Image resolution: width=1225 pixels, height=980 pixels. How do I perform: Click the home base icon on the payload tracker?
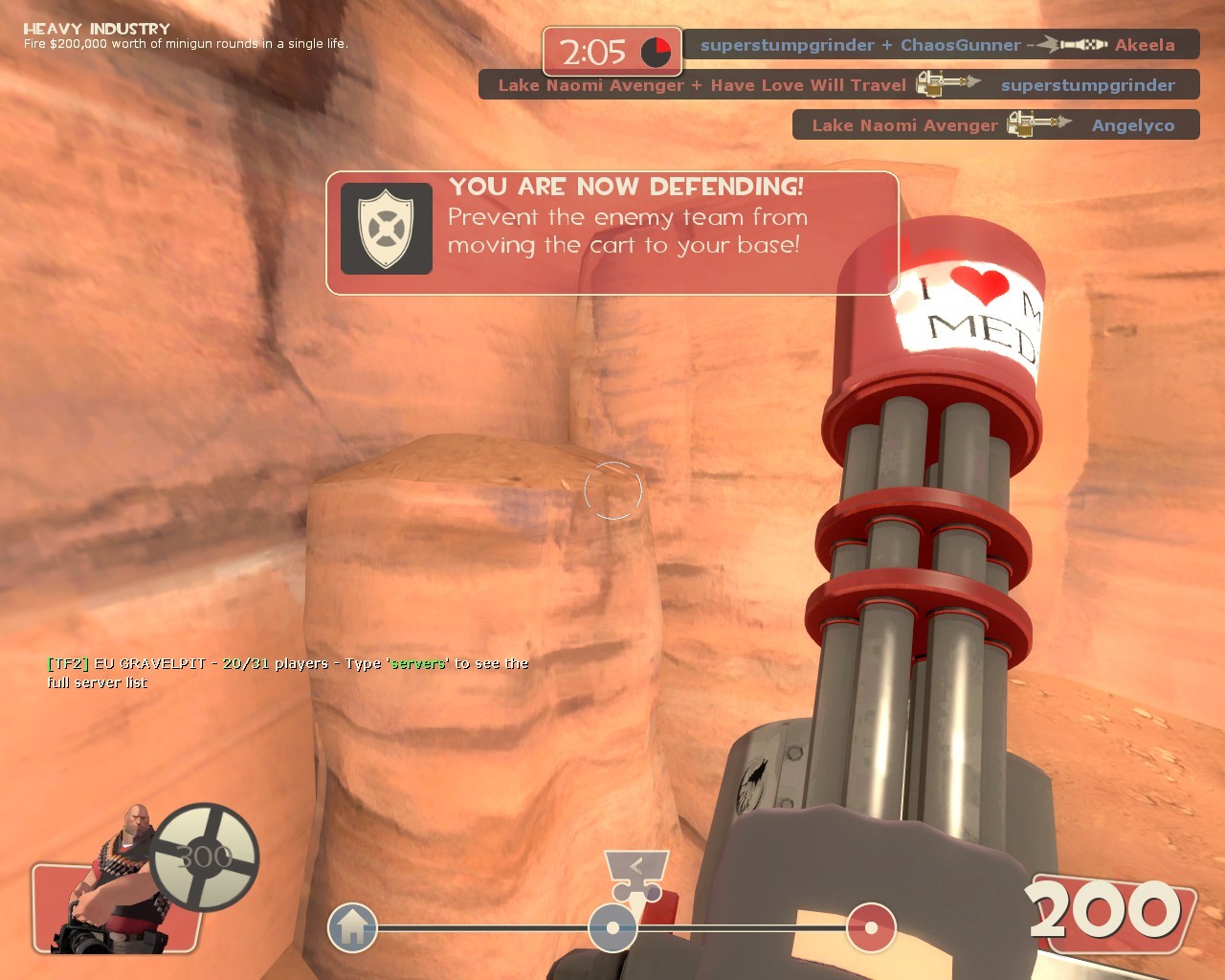[x=353, y=926]
